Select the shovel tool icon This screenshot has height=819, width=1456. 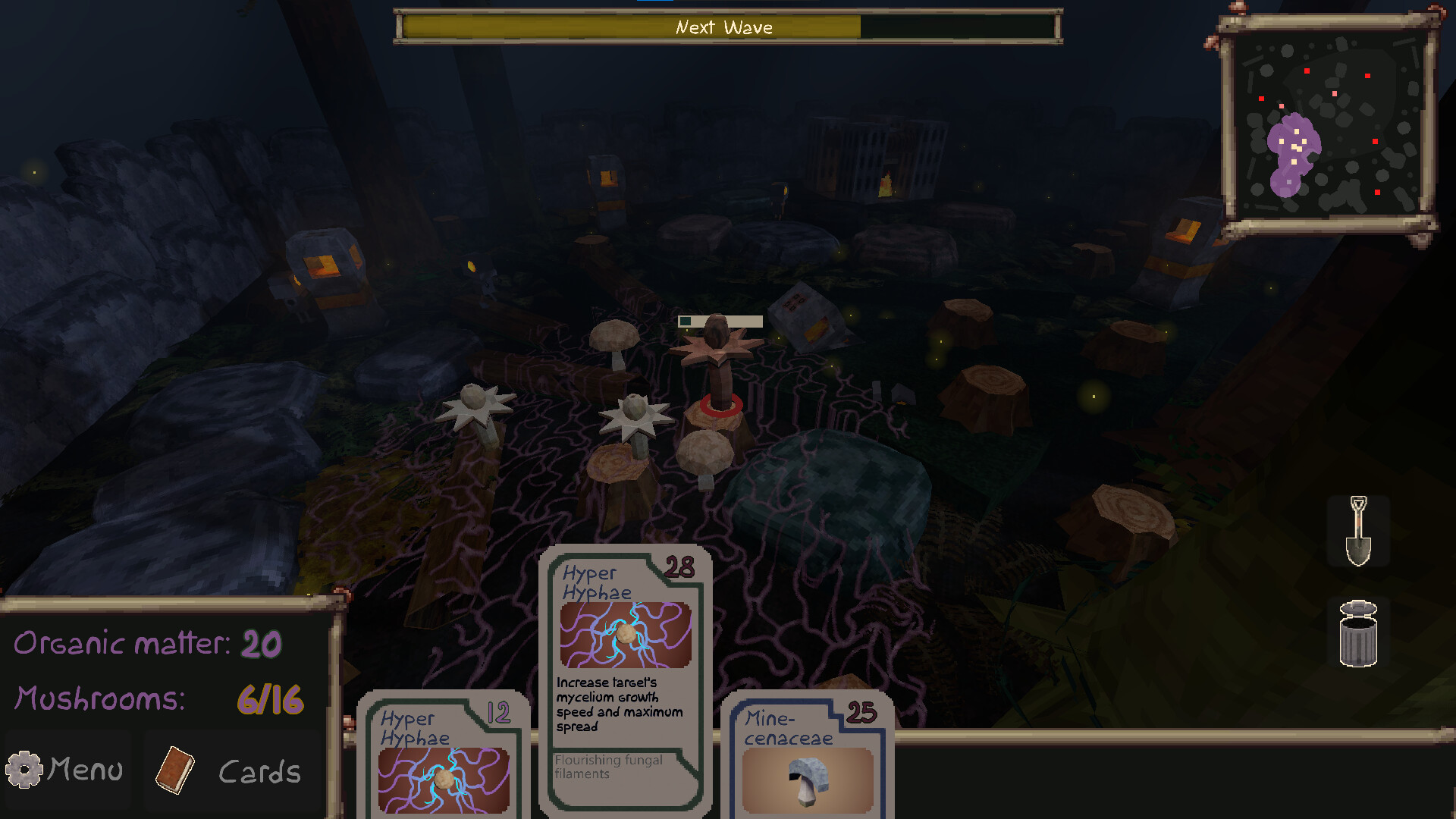tap(1358, 531)
